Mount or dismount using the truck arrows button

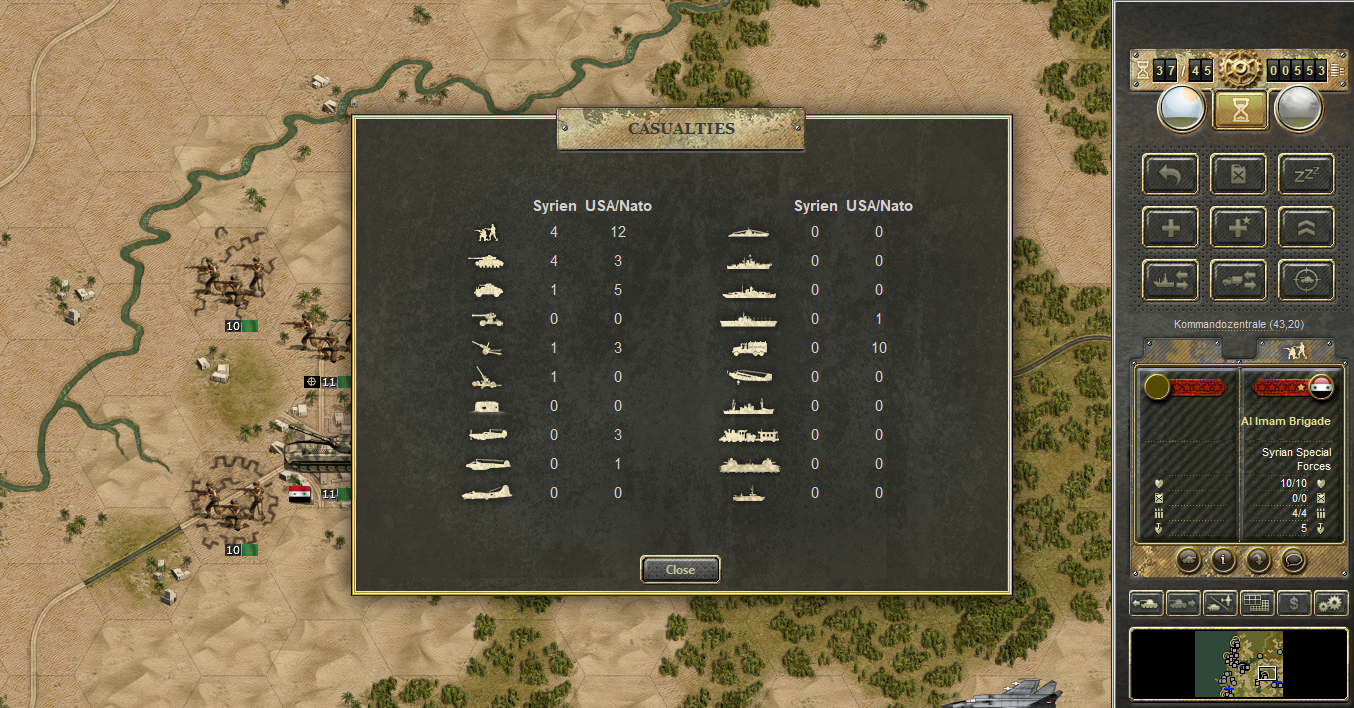click(1238, 280)
